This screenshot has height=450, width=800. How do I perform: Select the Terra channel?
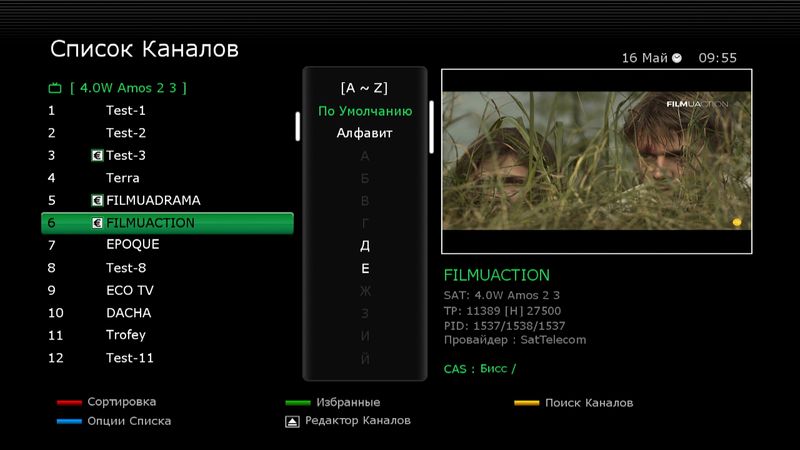123,178
